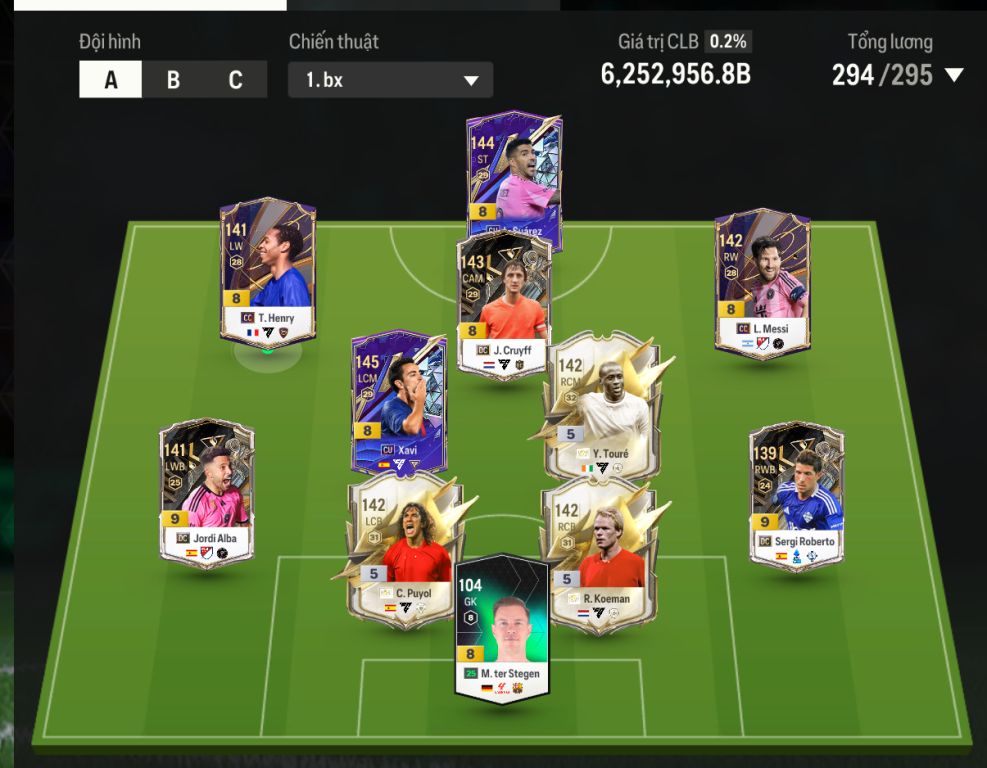
Task: Pick the R. Koeman RCB card
Action: coord(598,550)
